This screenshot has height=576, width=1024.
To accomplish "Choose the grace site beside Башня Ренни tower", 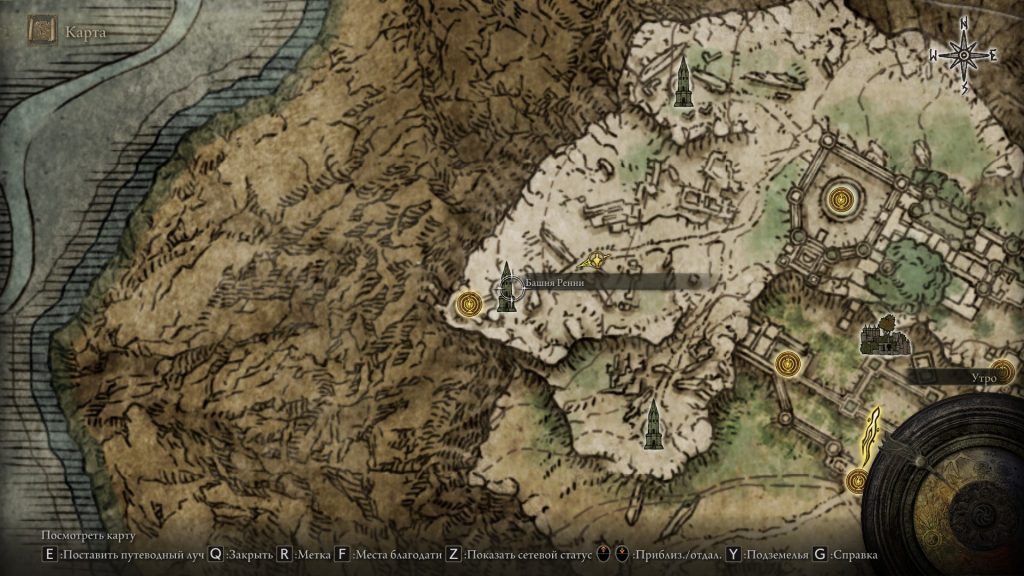I will (469, 304).
